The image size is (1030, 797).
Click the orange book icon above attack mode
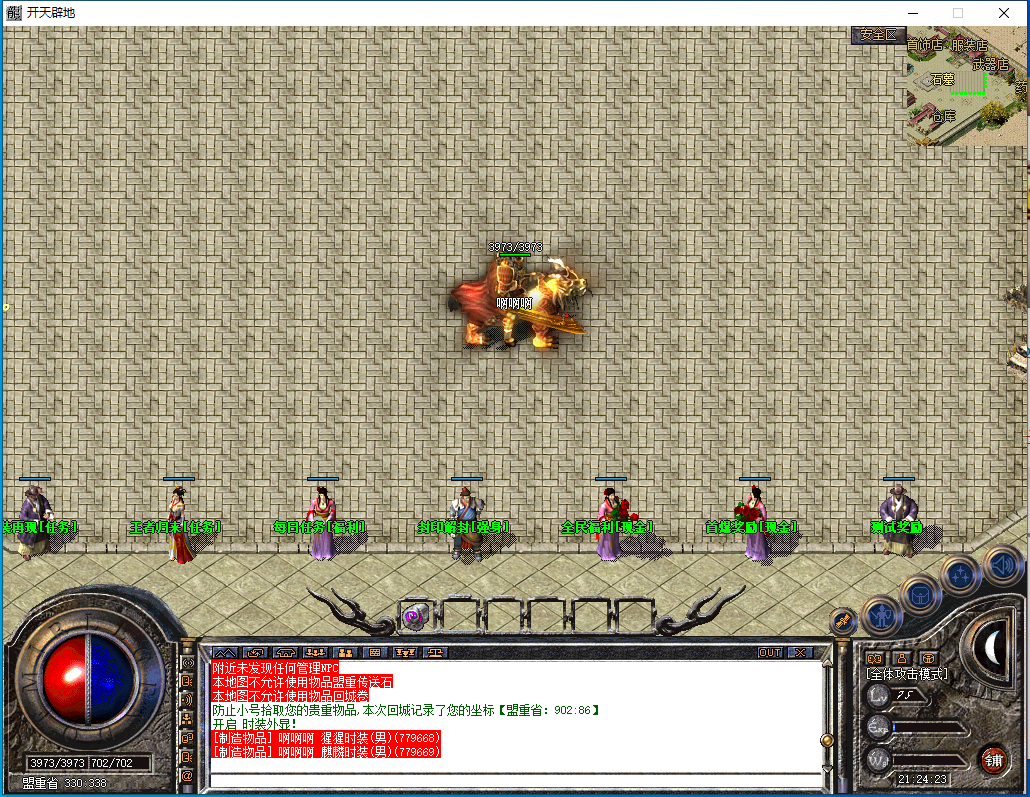pos(875,658)
